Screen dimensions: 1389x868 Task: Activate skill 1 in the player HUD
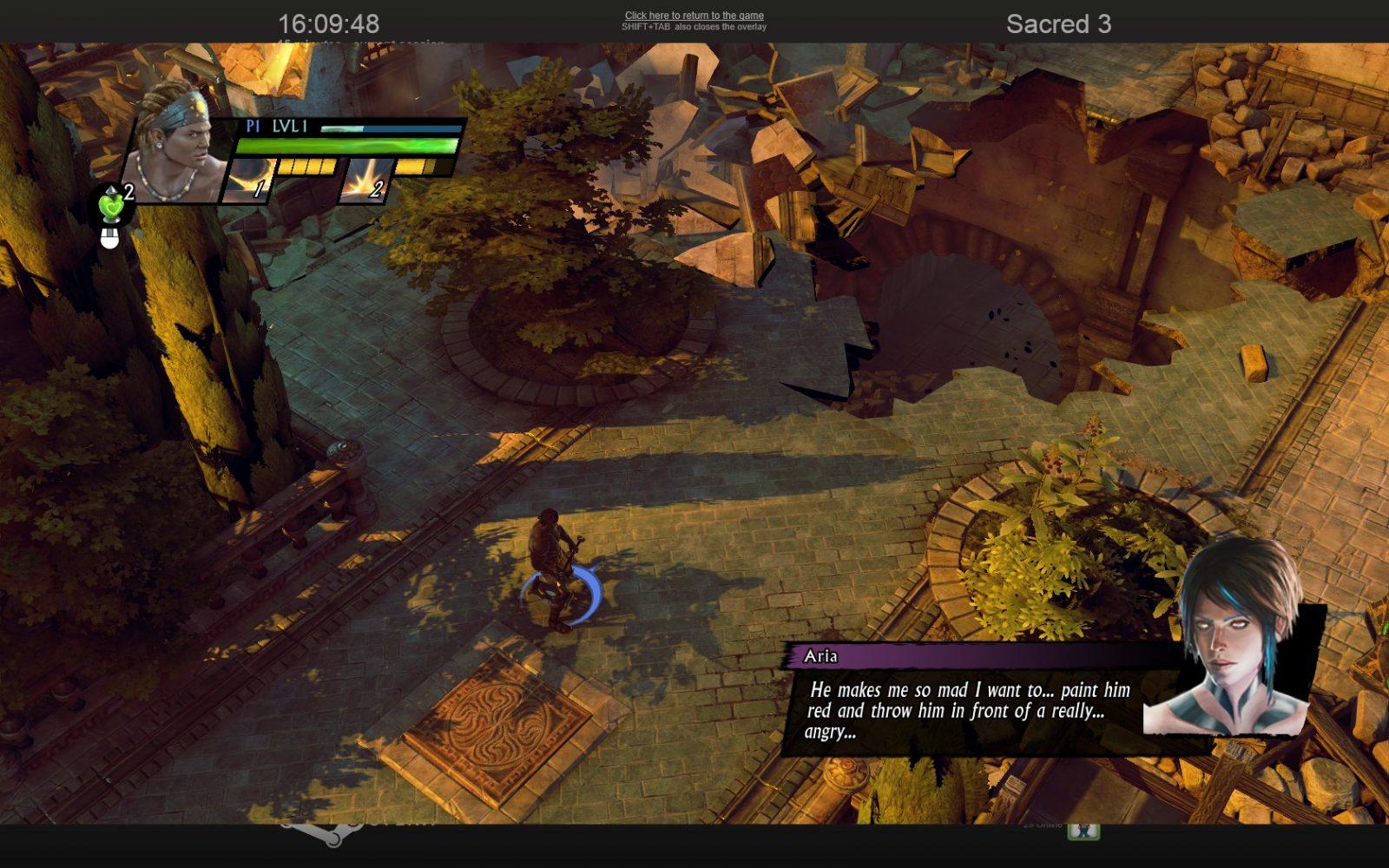pos(248,181)
